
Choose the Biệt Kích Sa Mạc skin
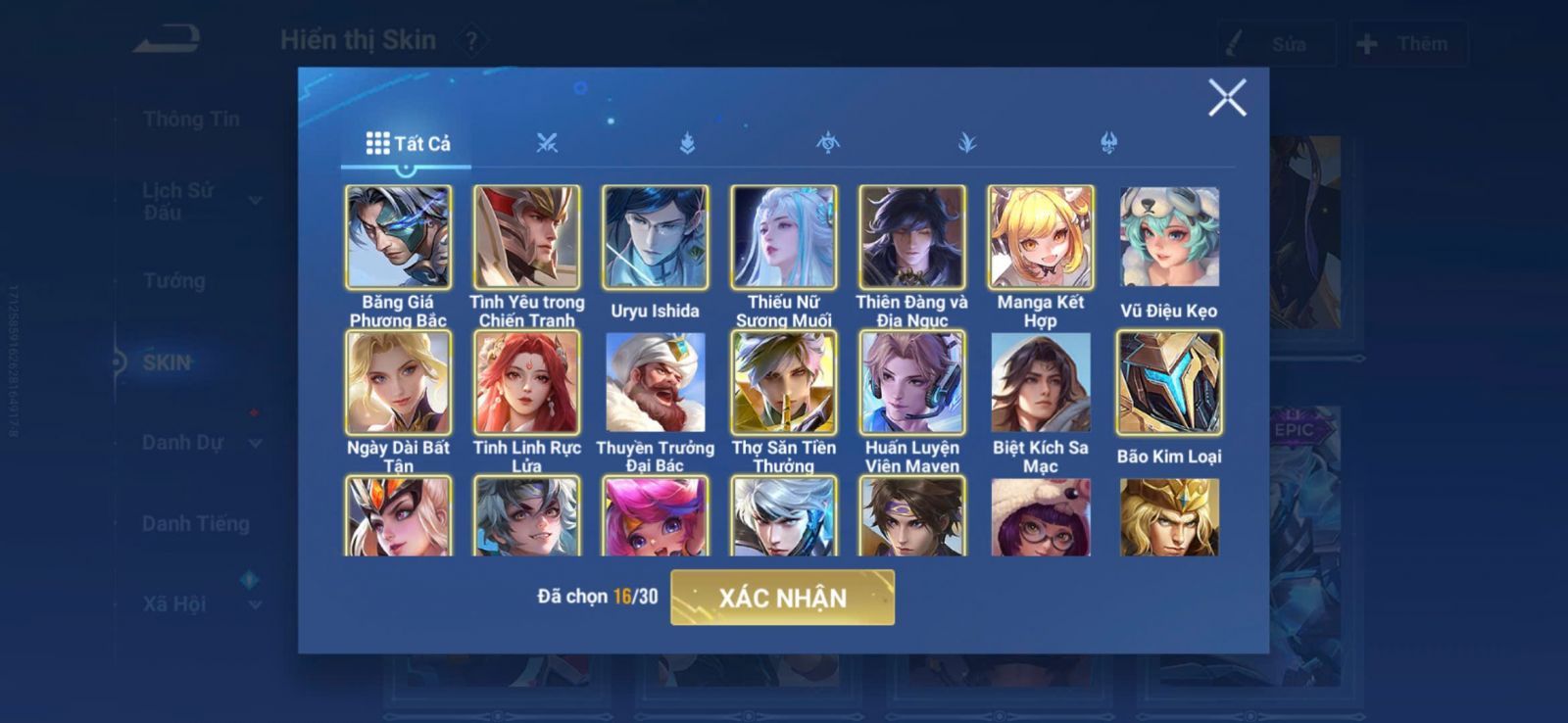point(1041,382)
